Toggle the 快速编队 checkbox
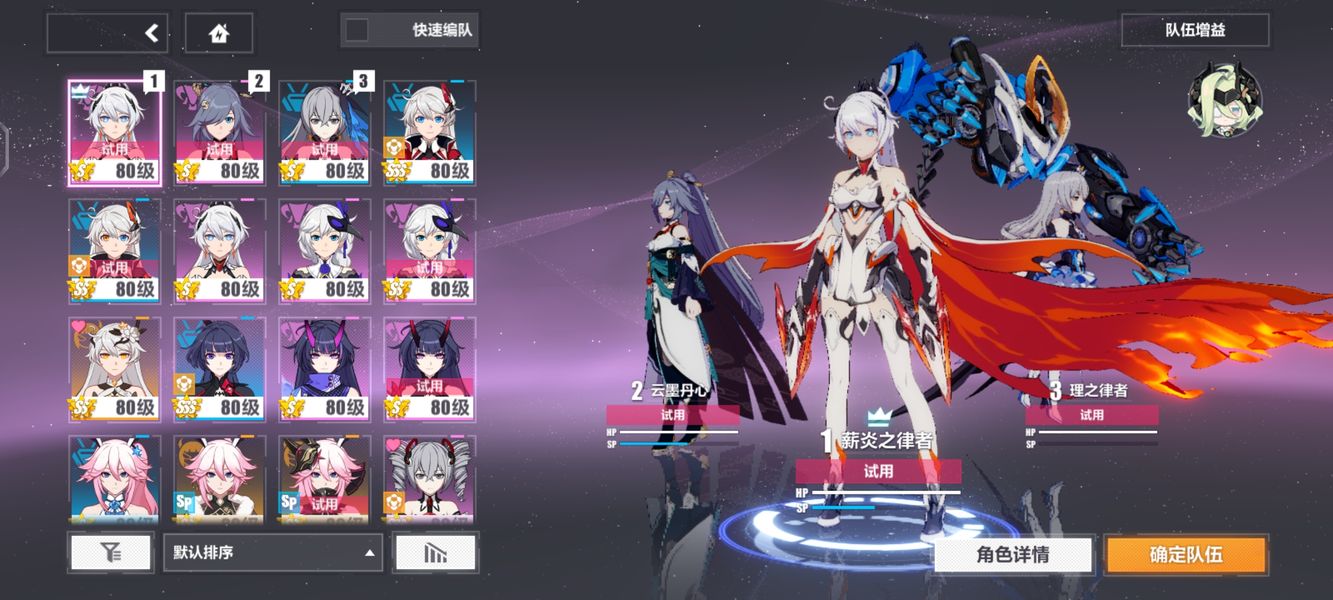This screenshot has height=600, width=1333. click(357, 30)
